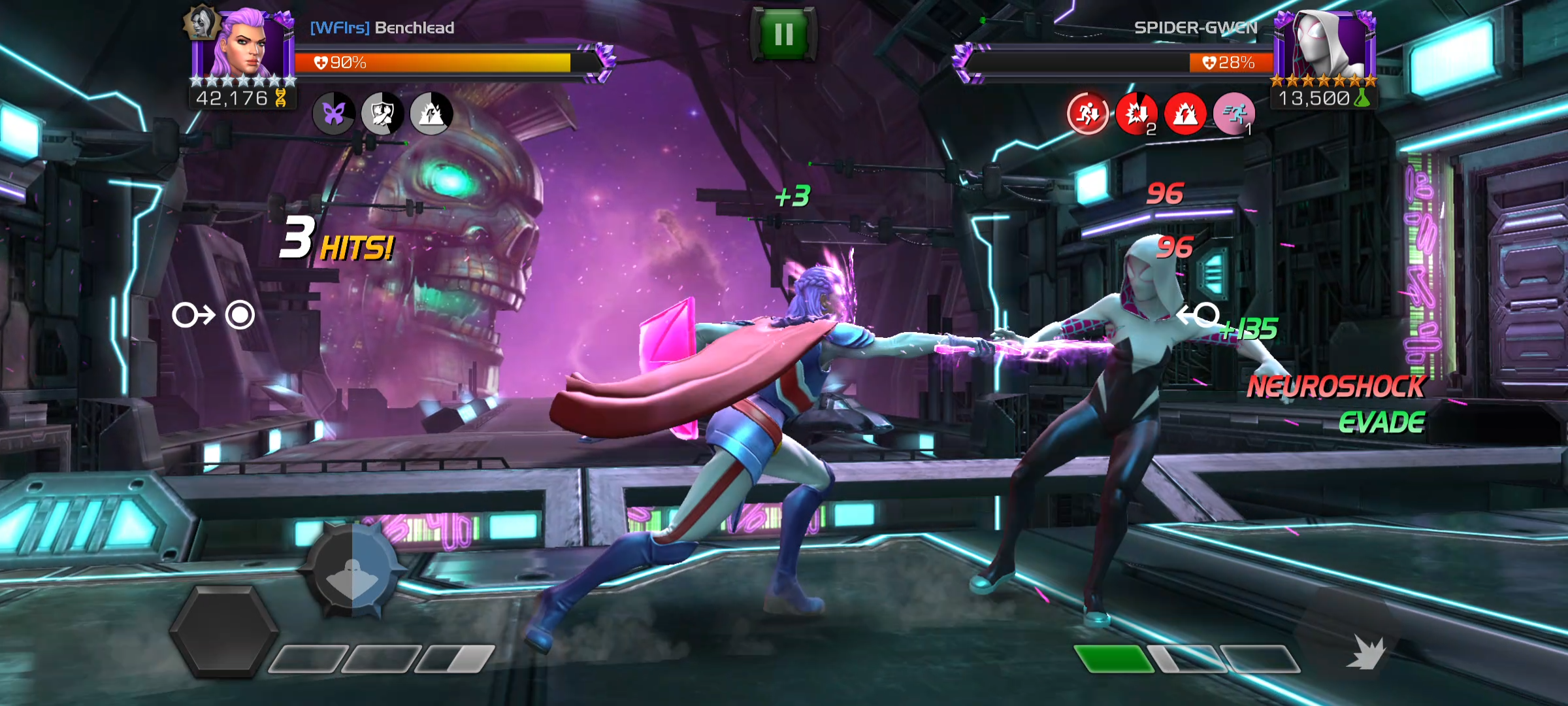Inspect the purple butterfly buff icon

(x=334, y=114)
